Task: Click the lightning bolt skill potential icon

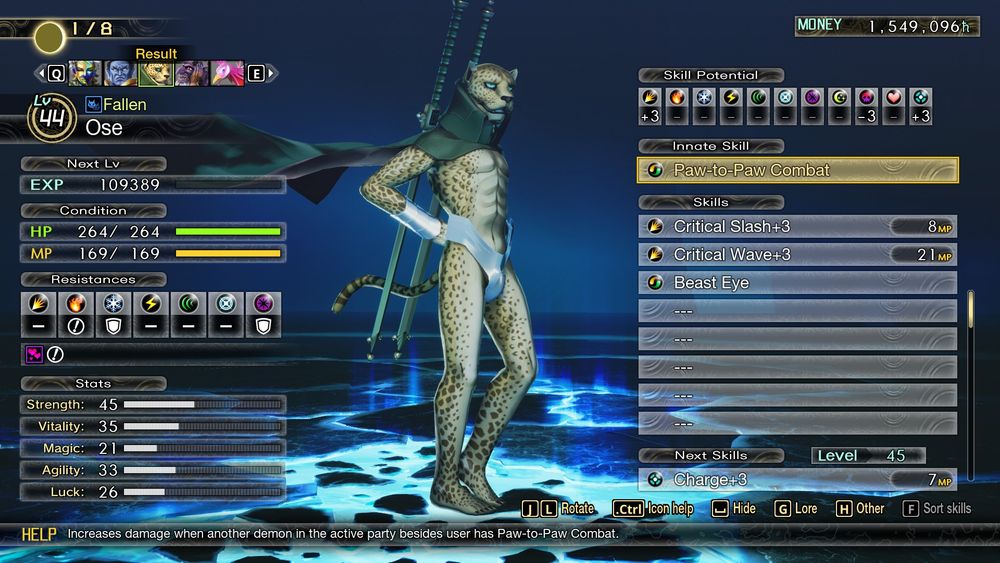Action: pos(731,97)
